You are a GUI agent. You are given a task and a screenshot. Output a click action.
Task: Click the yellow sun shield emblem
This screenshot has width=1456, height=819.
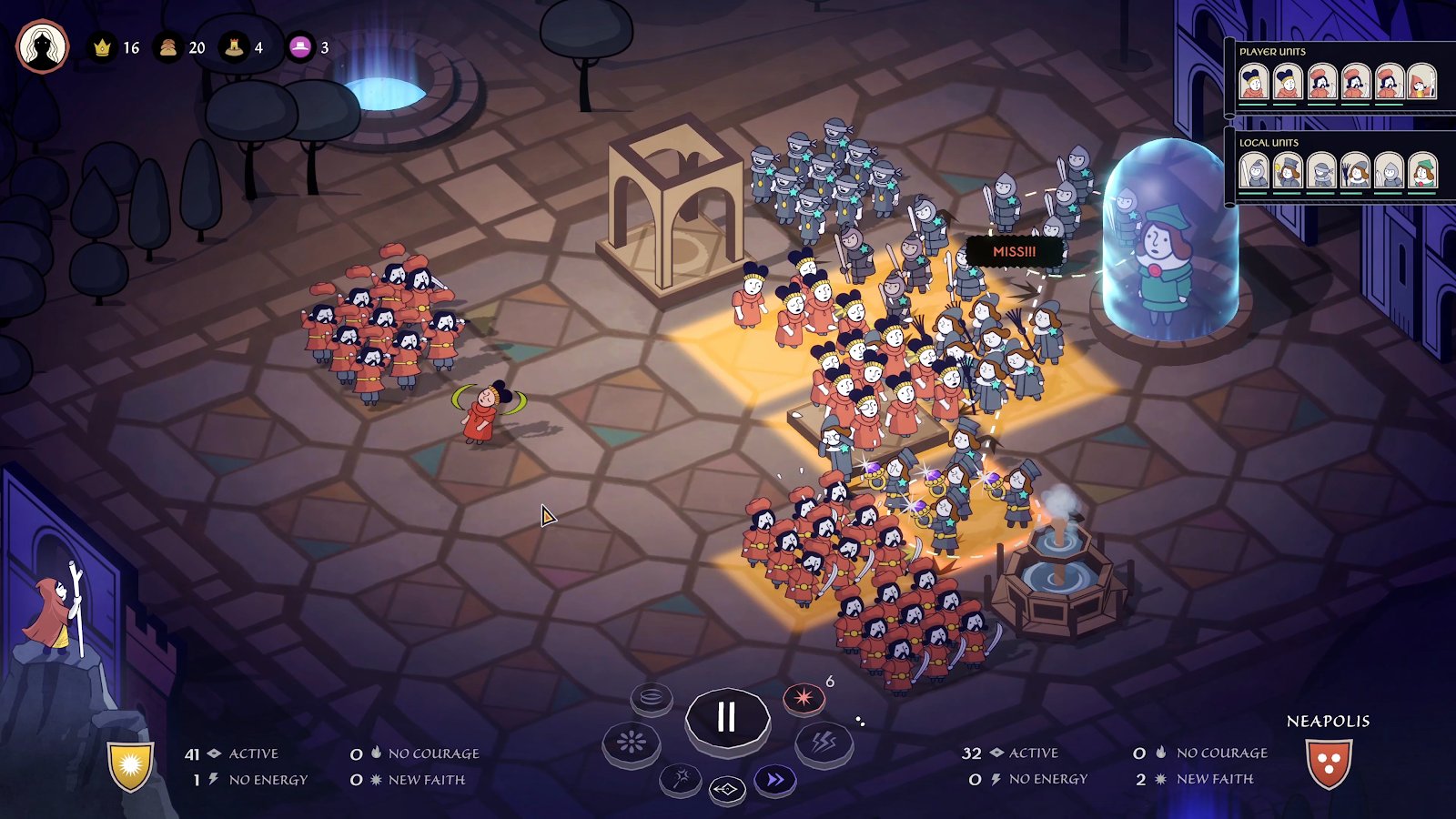[x=130, y=765]
